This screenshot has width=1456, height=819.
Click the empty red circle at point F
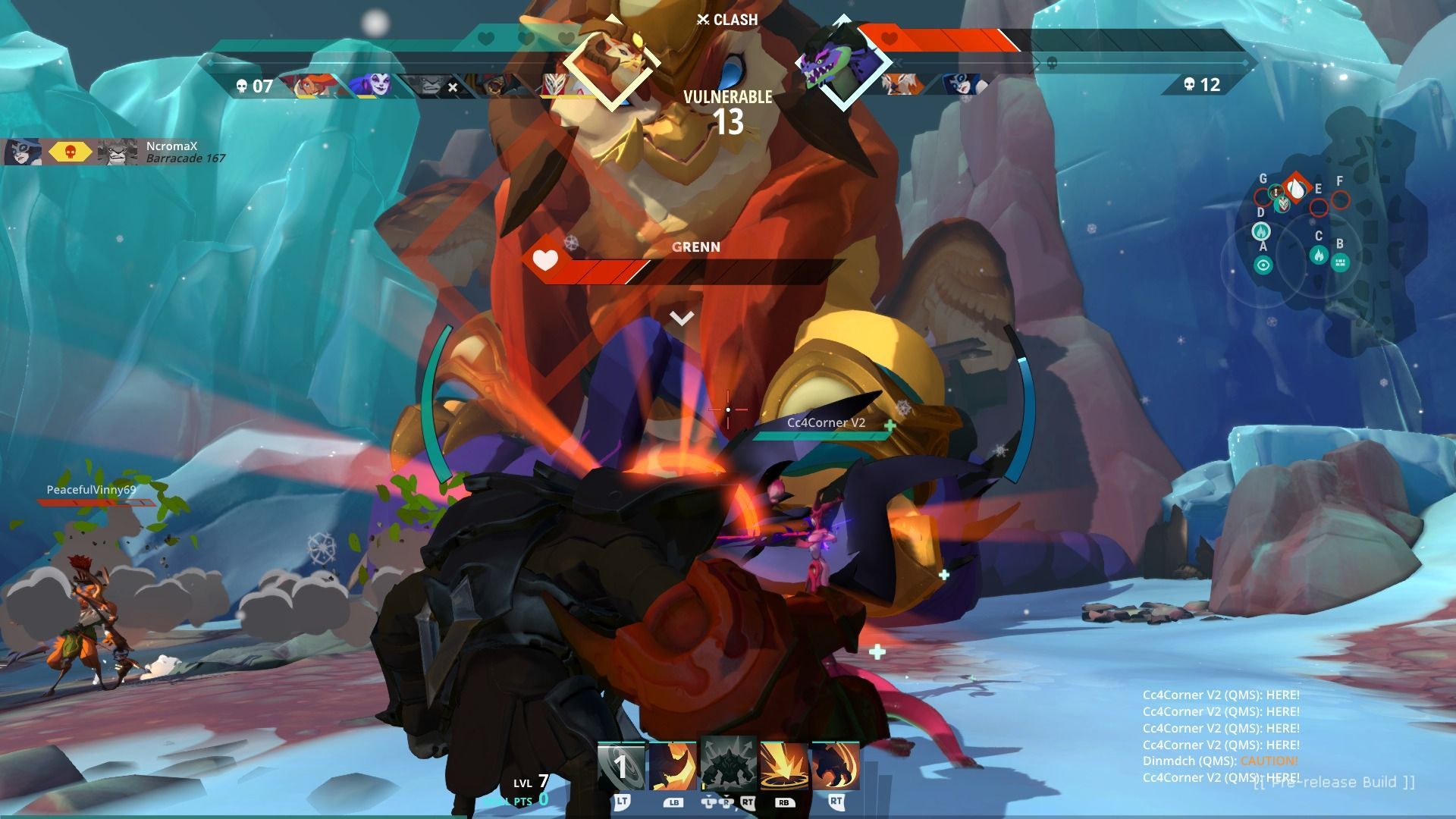(1341, 200)
